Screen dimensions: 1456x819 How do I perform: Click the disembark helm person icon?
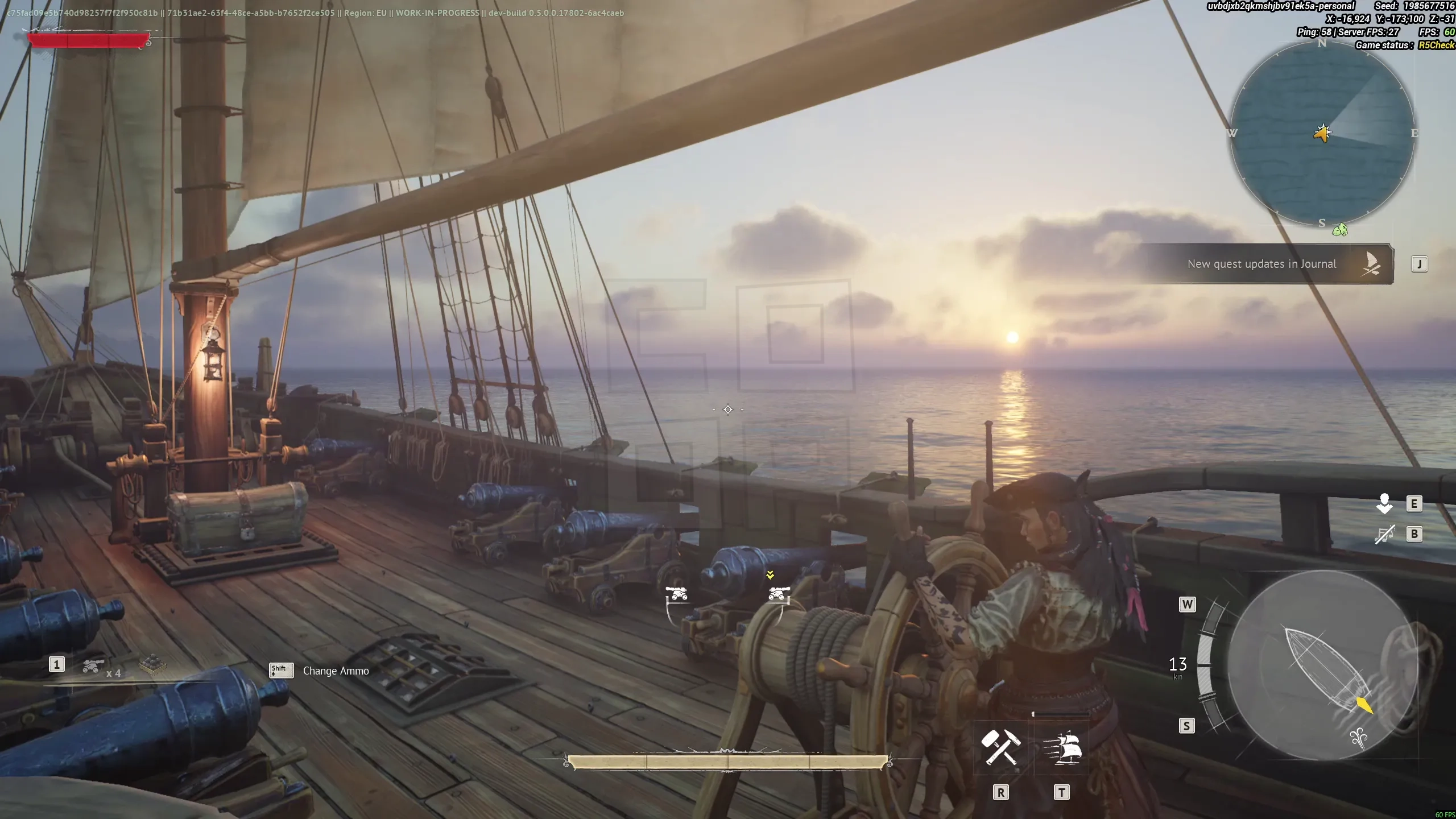point(1384,503)
